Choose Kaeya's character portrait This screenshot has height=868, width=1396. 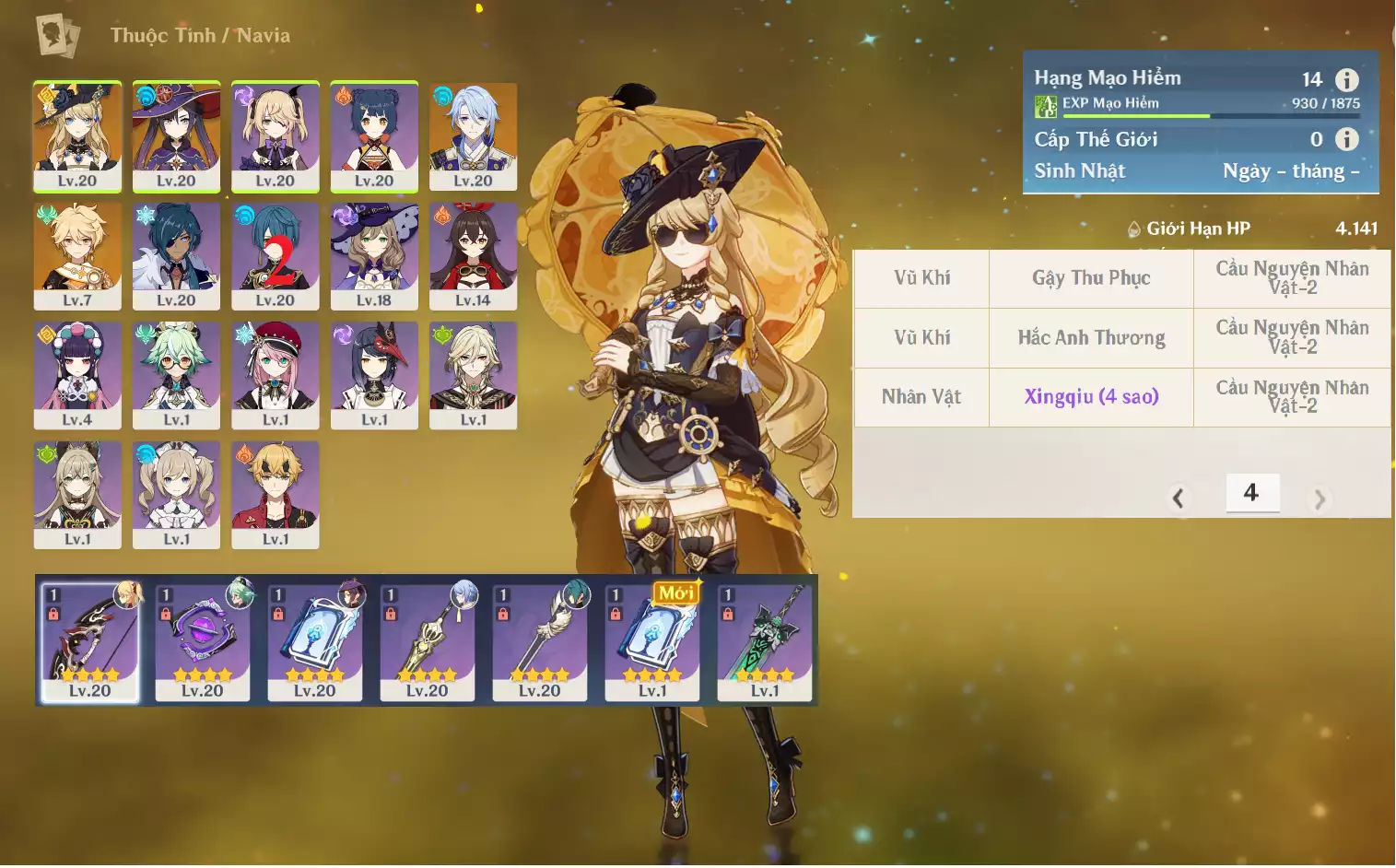[176, 255]
